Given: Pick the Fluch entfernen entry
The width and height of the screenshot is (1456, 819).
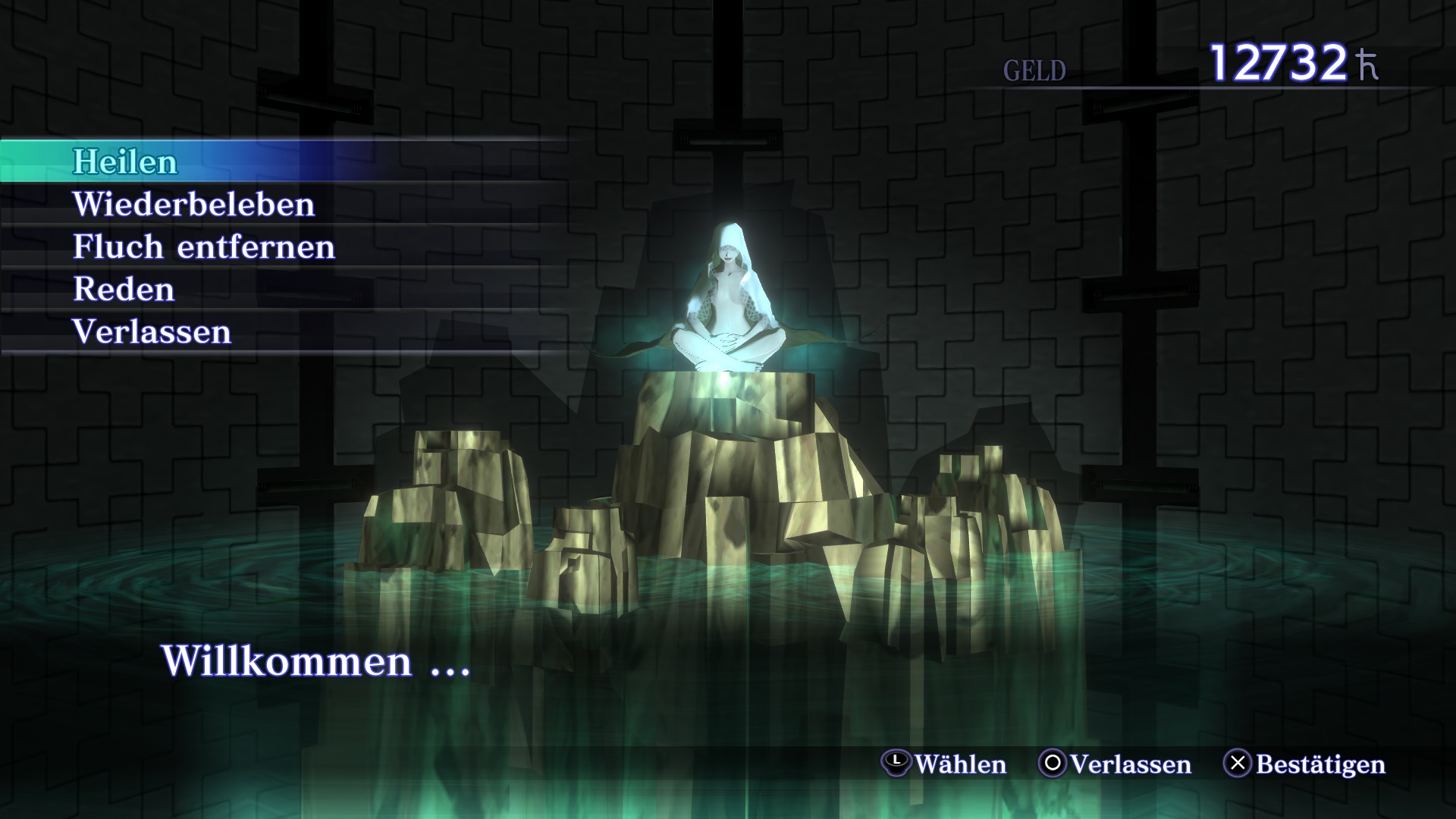Looking at the screenshot, I should pyautogui.click(x=203, y=246).
